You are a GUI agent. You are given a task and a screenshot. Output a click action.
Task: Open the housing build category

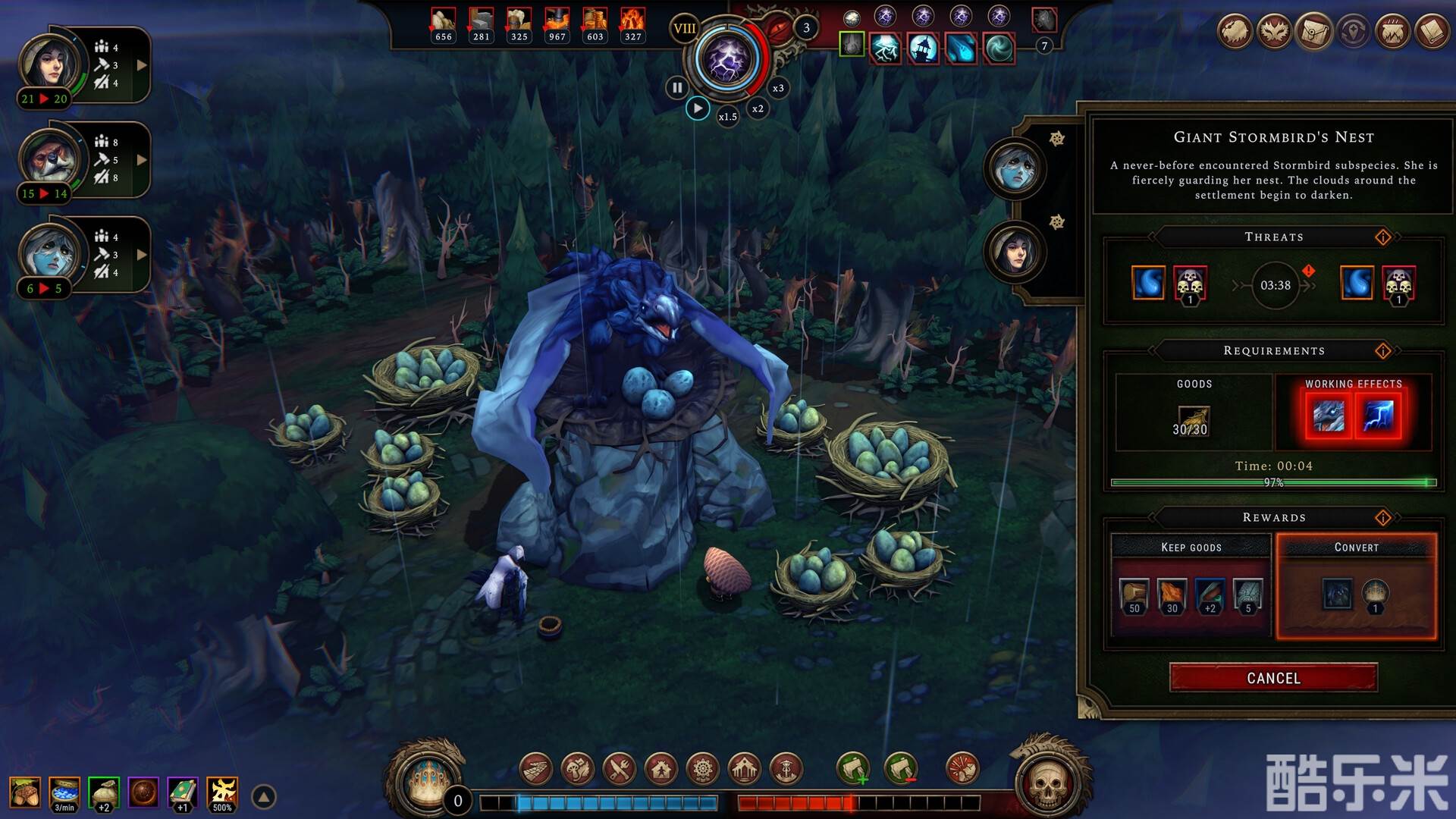click(661, 770)
